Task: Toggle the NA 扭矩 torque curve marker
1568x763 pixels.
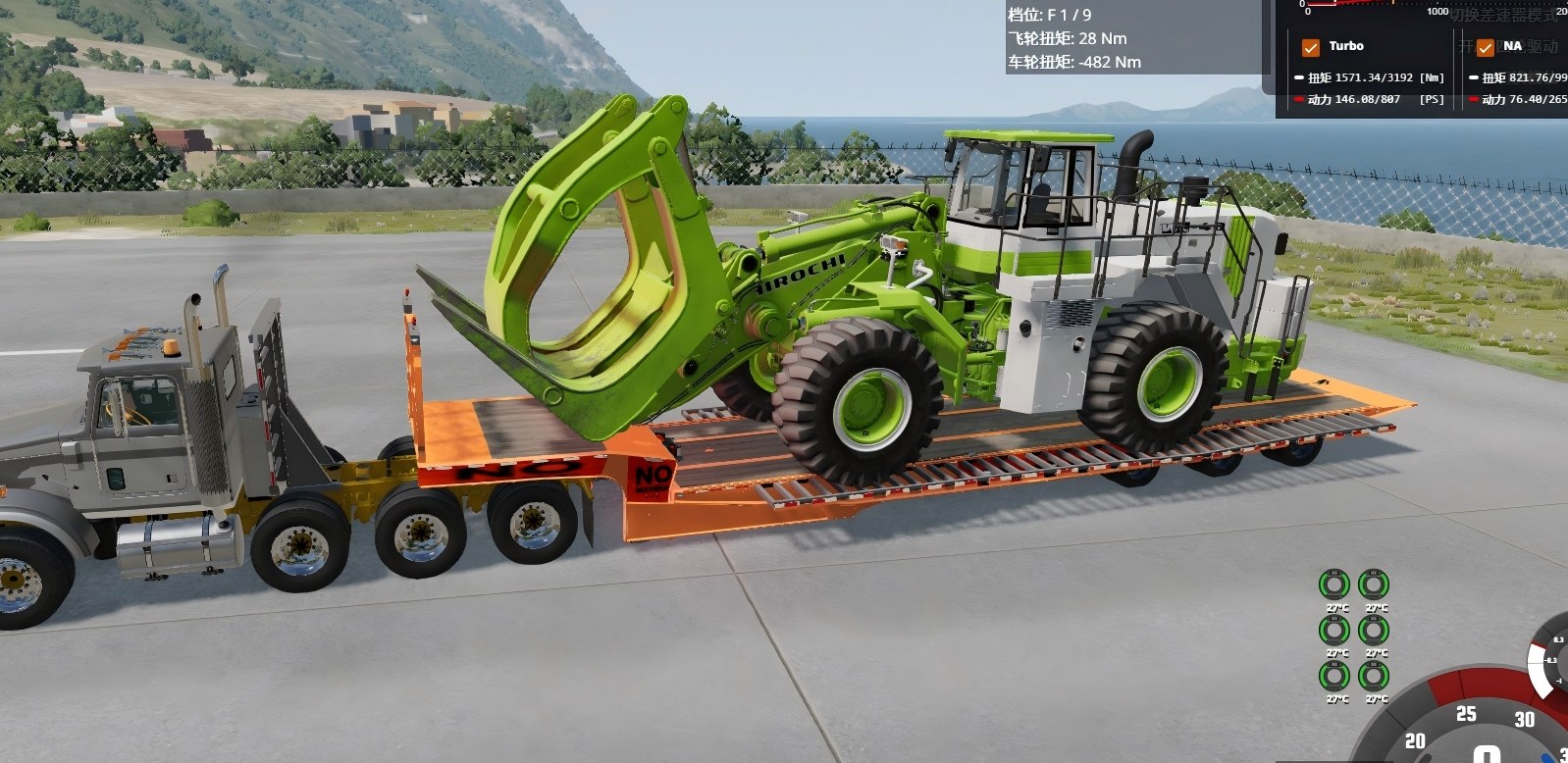Action: tap(1475, 77)
